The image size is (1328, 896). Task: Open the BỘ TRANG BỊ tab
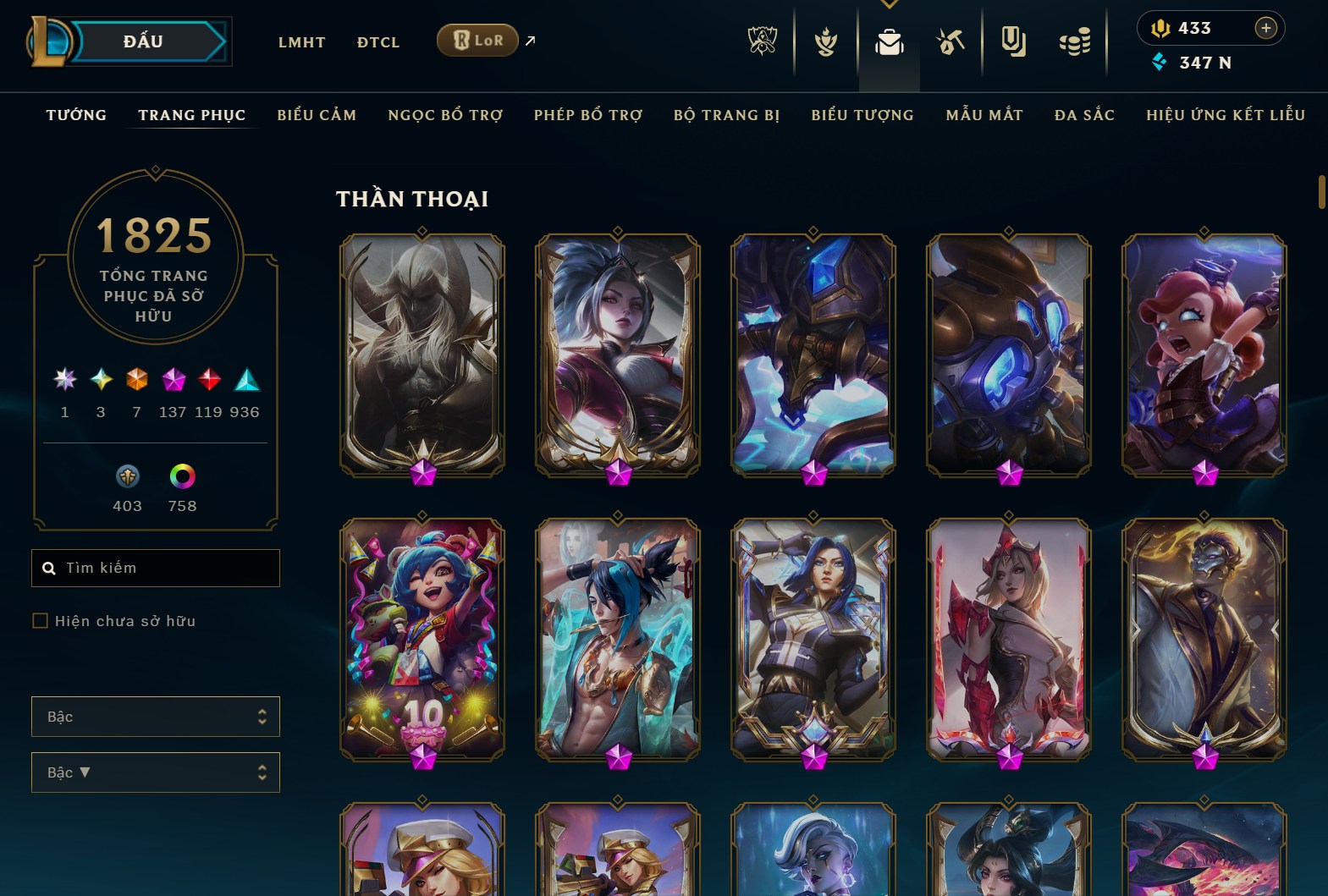pyautogui.click(x=726, y=115)
